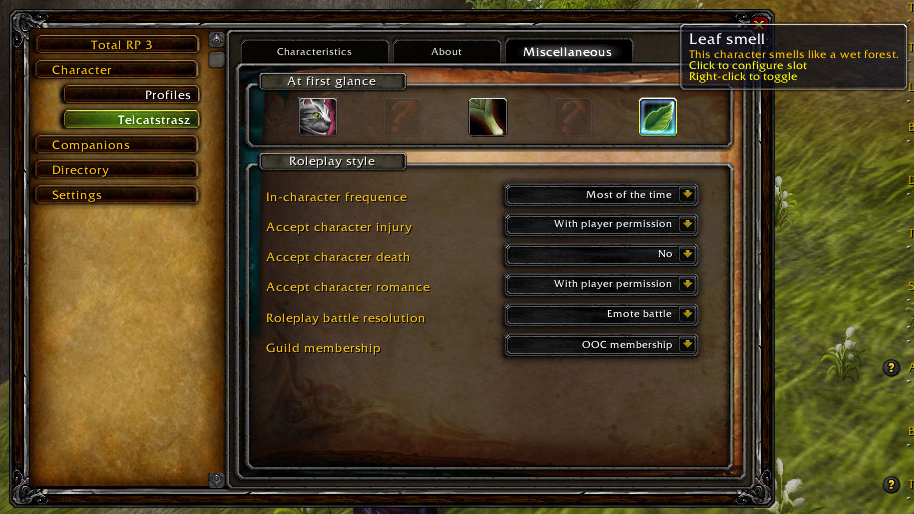The height and width of the screenshot is (514, 914).
Task: Open the Companions section
Action: 116,145
